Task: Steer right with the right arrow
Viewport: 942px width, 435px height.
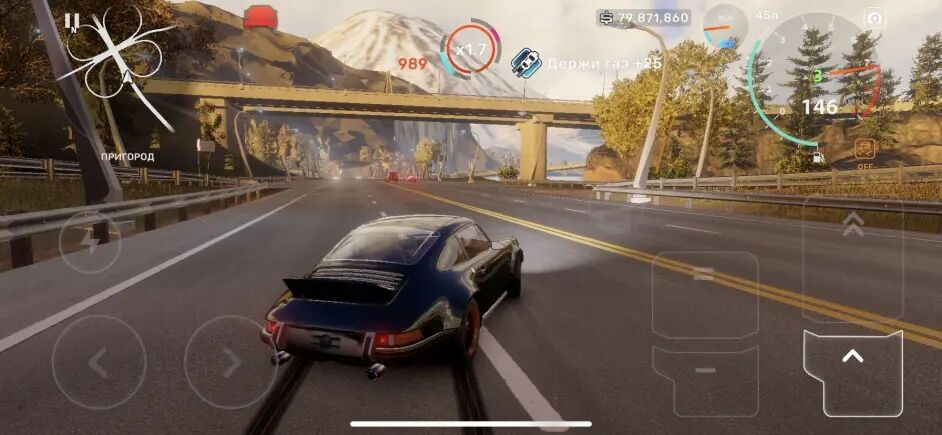Action: 231,362
